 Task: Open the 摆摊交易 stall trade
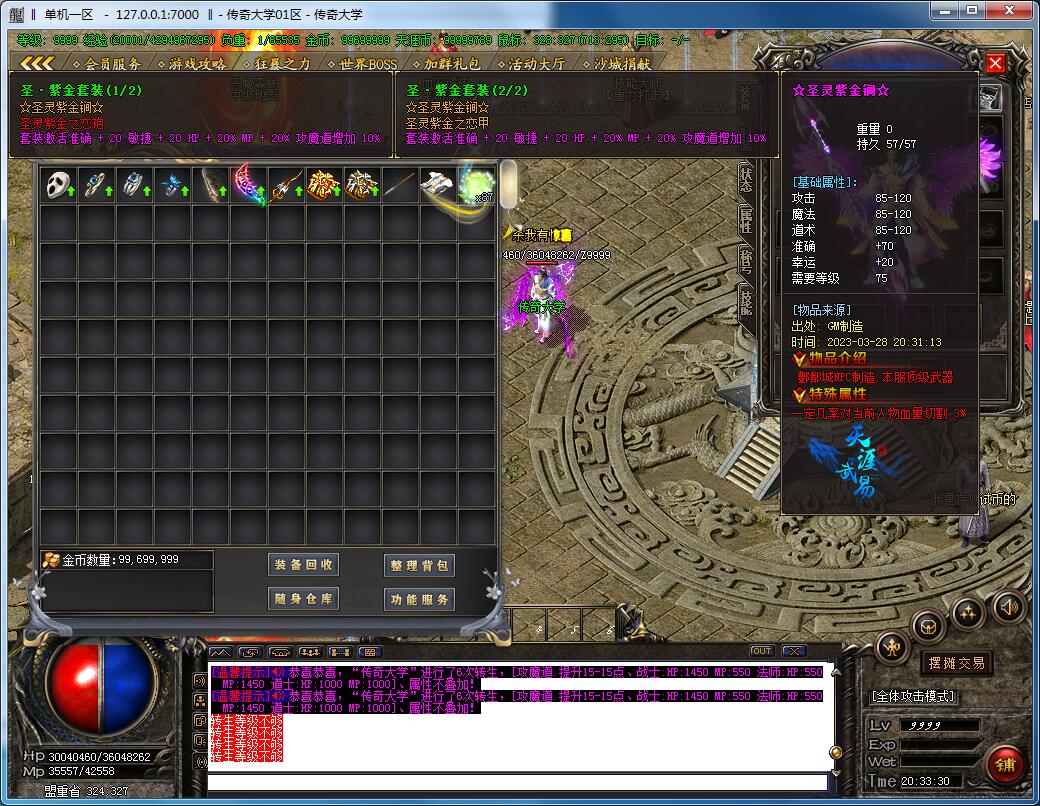coord(957,663)
